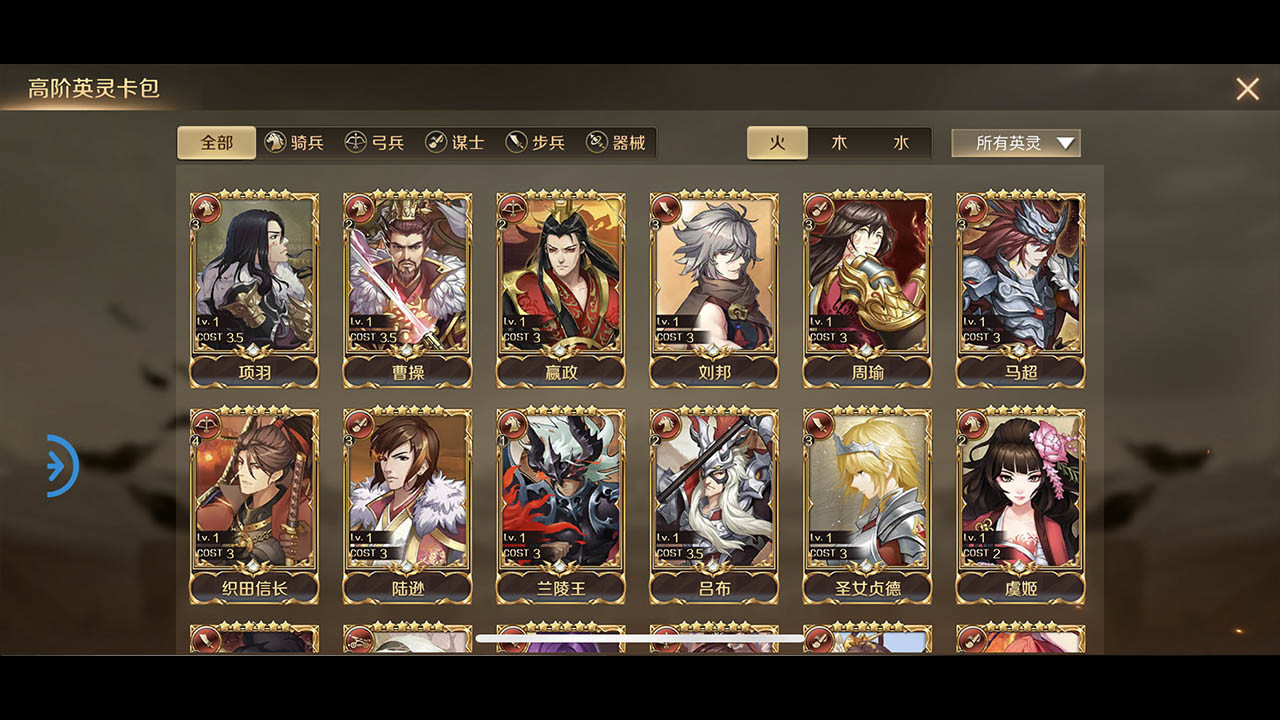Open the 所有英灵 dropdown menu
The height and width of the screenshot is (720, 1280).
(x=1015, y=142)
